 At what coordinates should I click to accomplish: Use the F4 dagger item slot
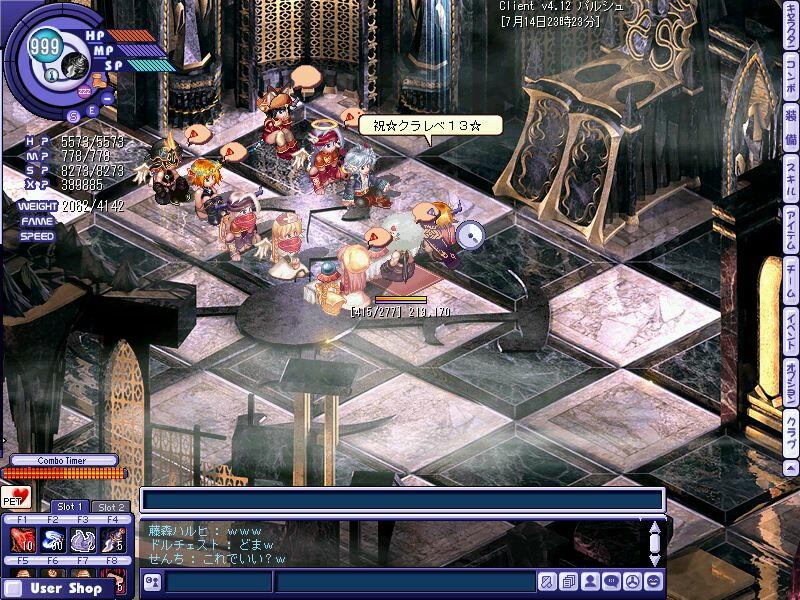113,541
